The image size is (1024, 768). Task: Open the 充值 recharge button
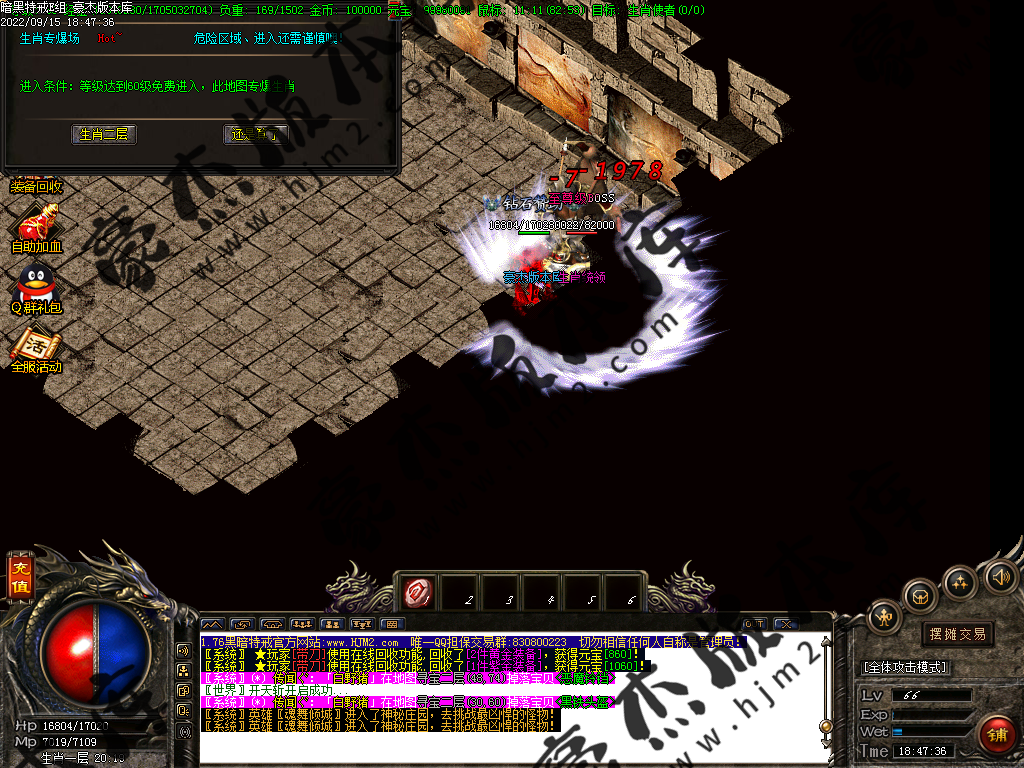(19, 577)
